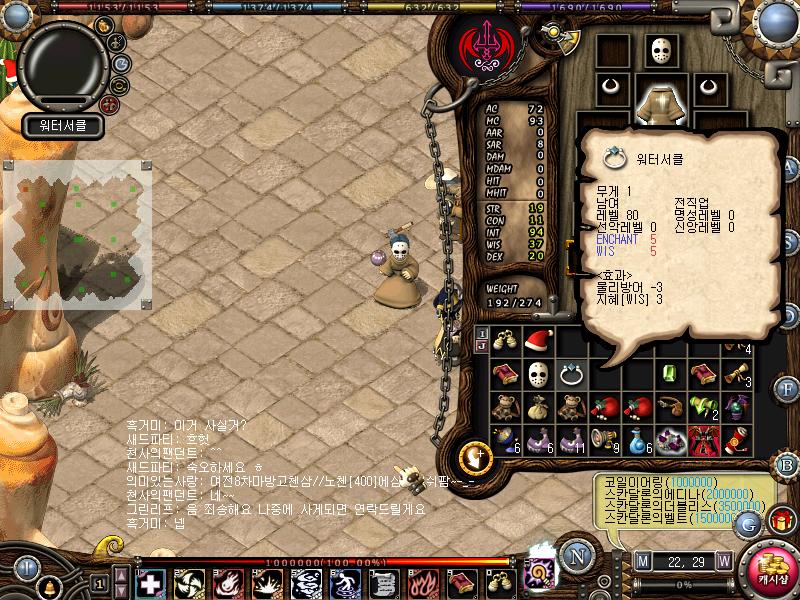Select the Santa hat inventory item

538,341
